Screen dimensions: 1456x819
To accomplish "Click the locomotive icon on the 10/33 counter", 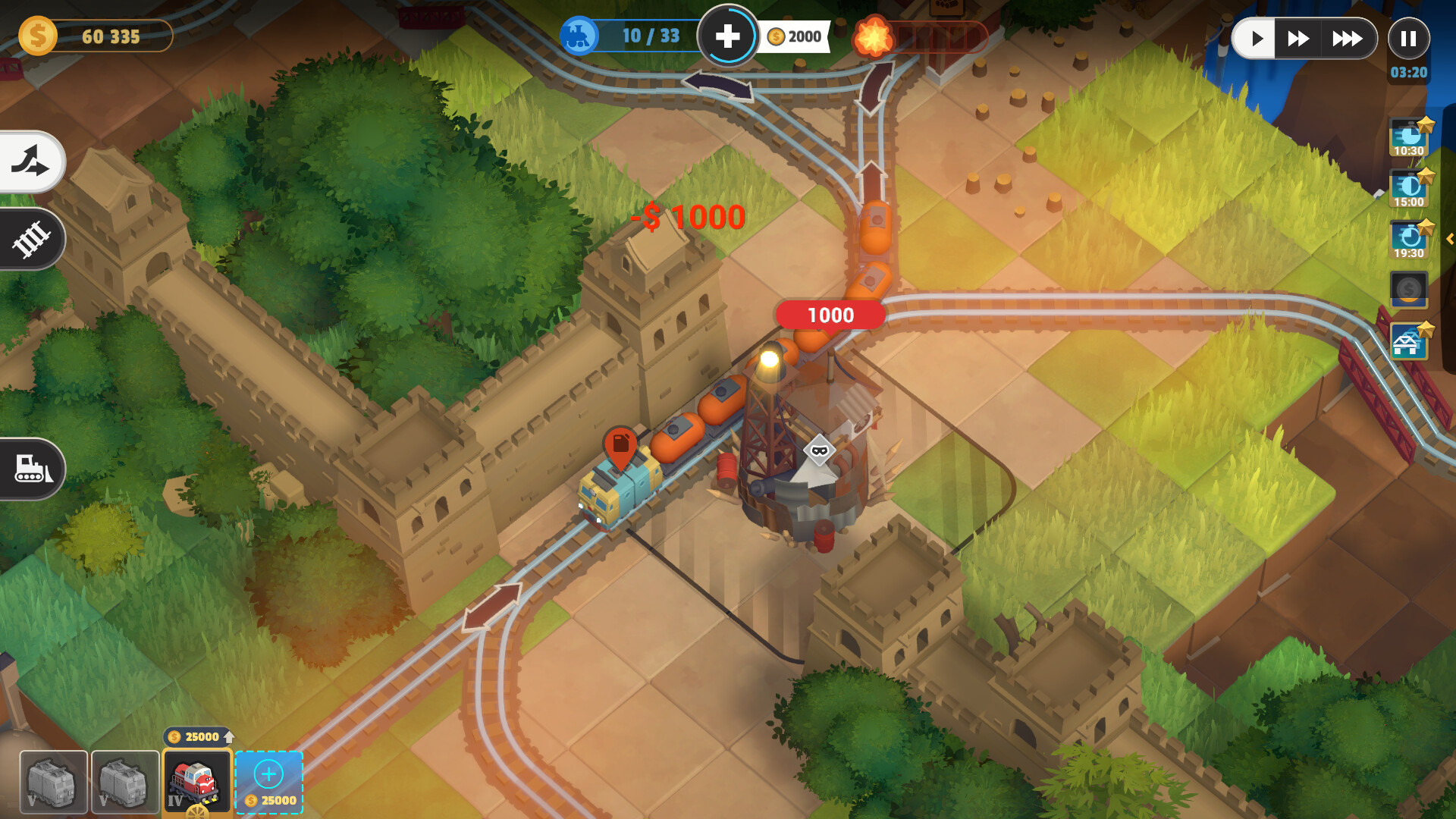I will click(x=579, y=35).
